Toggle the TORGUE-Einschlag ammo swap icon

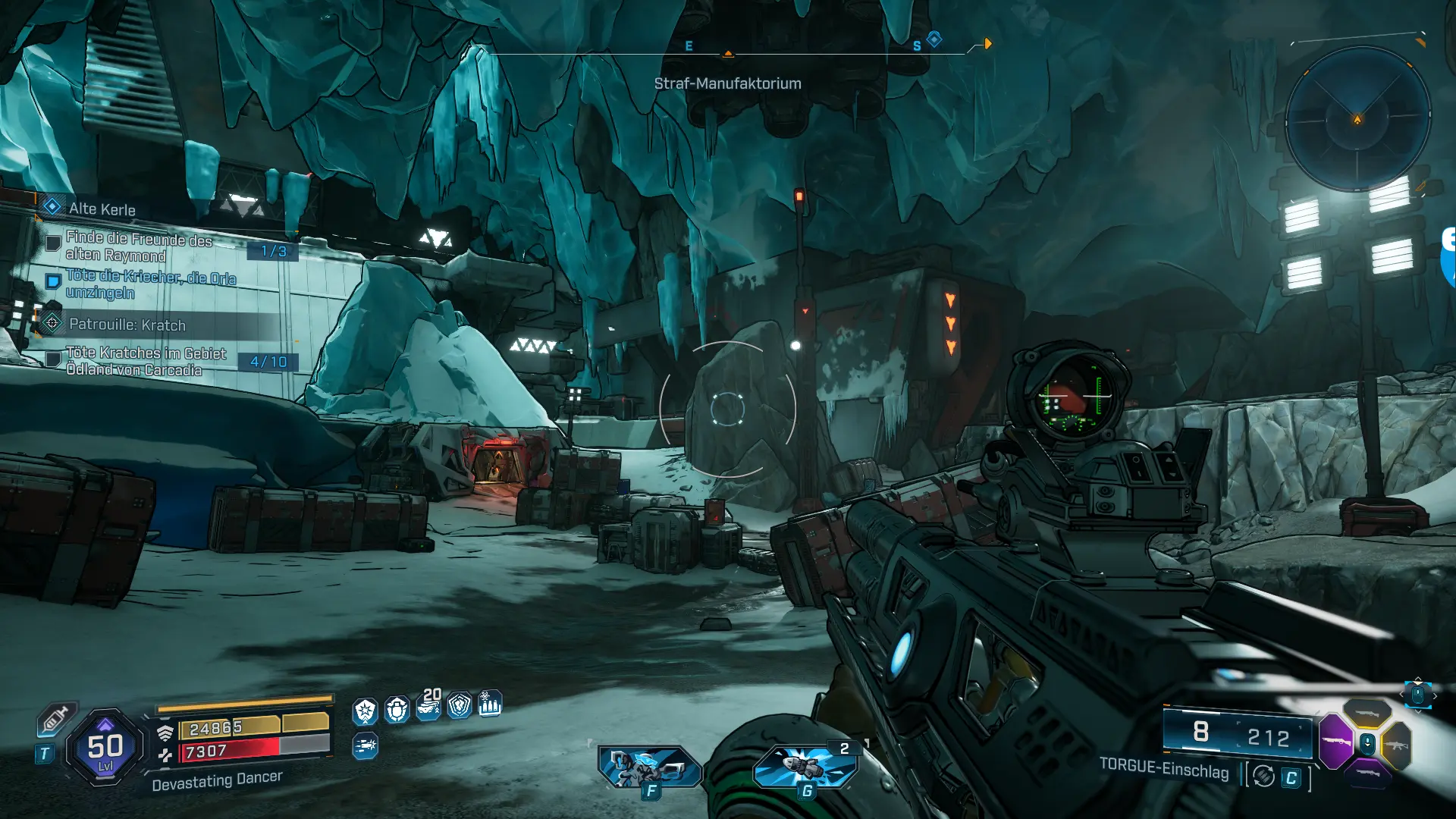(1263, 776)
